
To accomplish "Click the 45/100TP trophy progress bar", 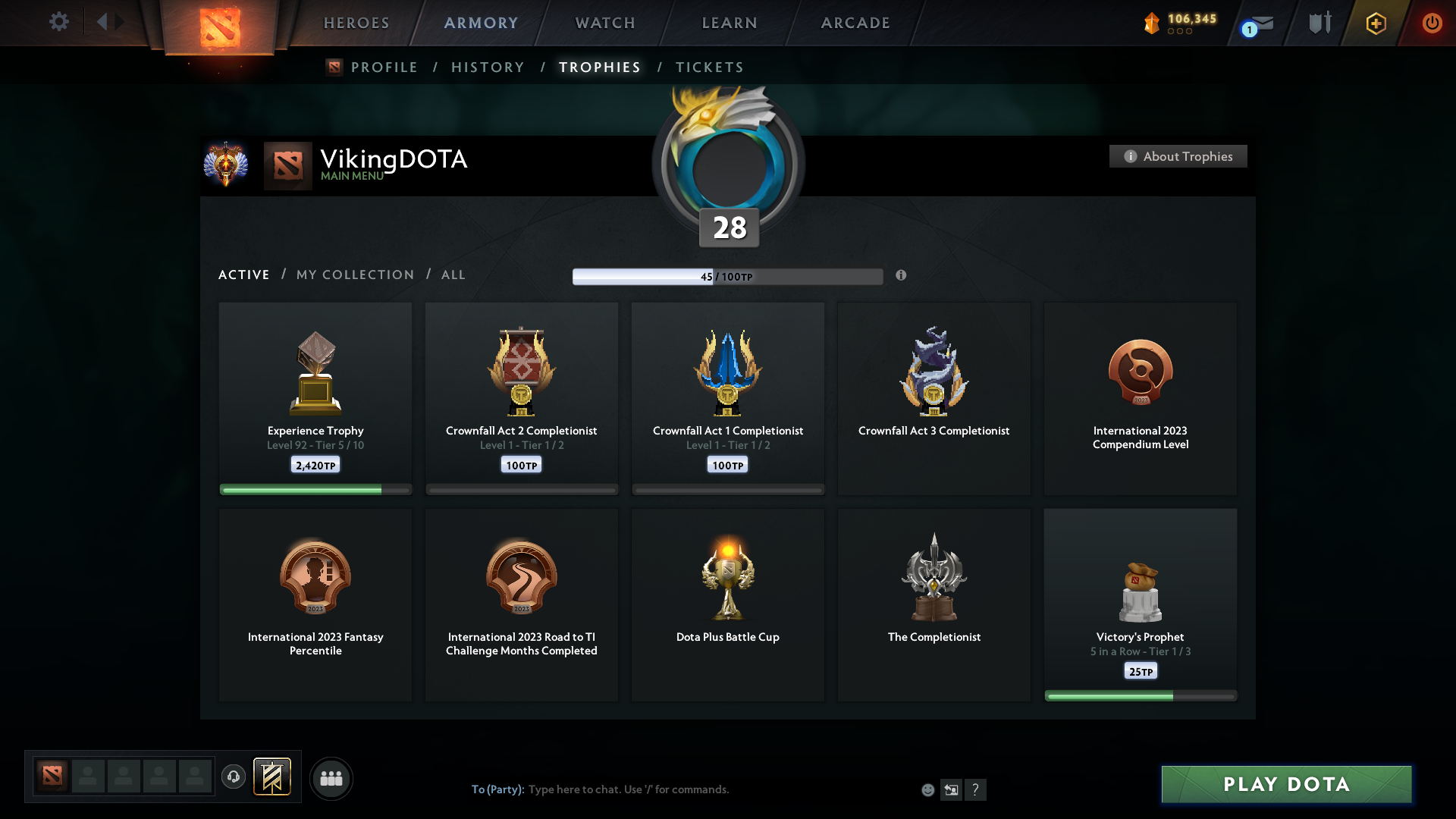I will tap(728, 276).
